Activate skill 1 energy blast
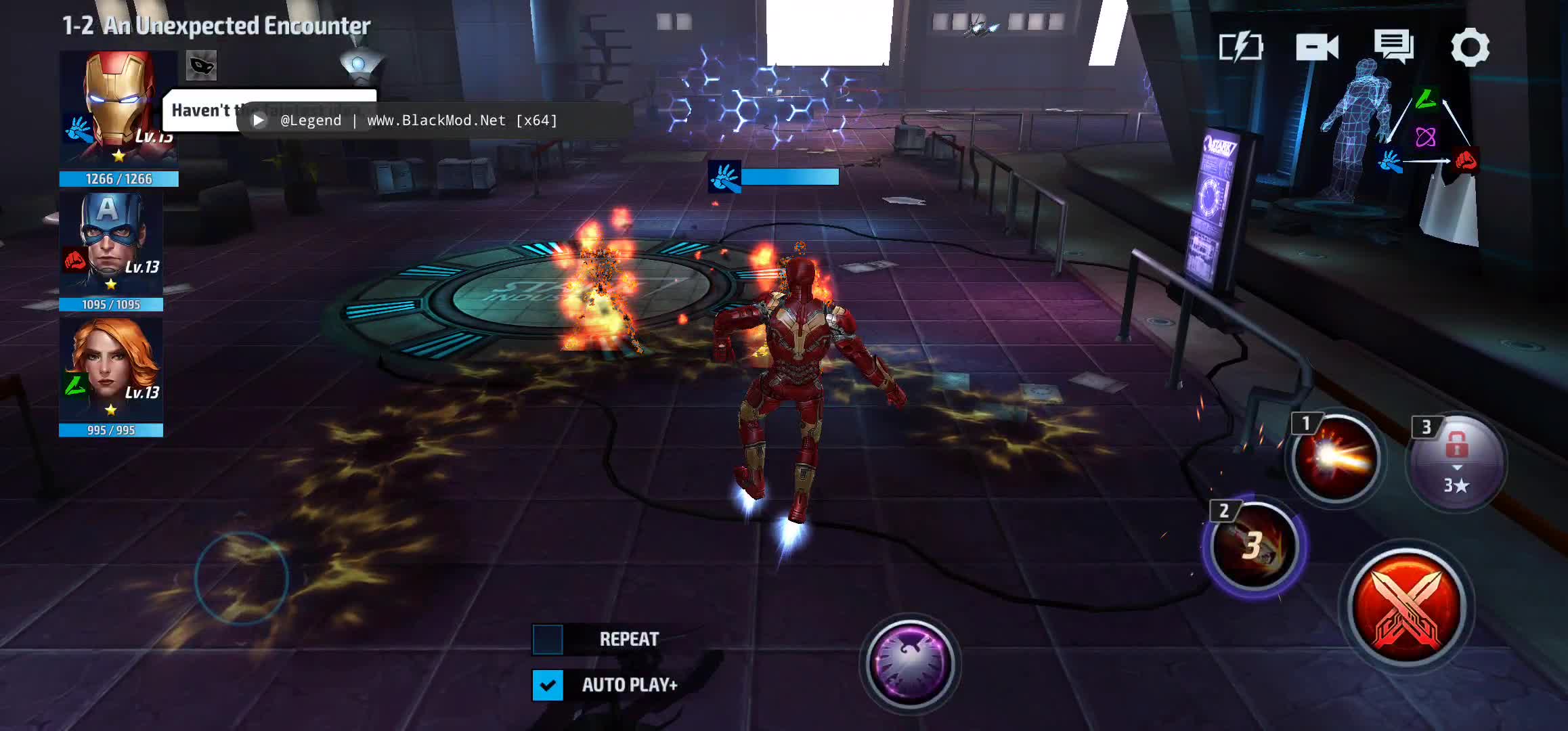Screen dimensions: 1568x731 [x=1334, y=459]
